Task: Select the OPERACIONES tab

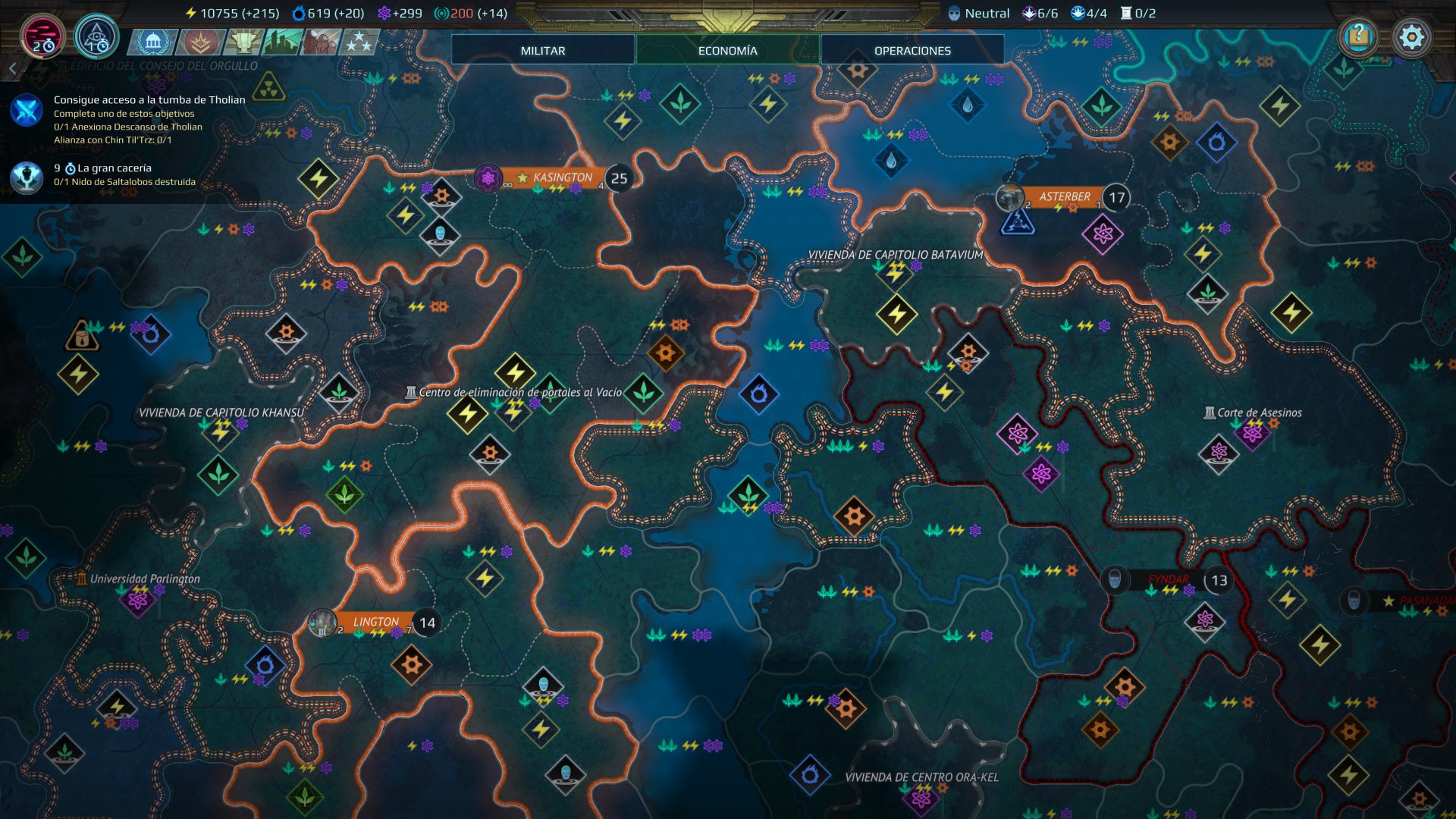Action: coord(912,50)
